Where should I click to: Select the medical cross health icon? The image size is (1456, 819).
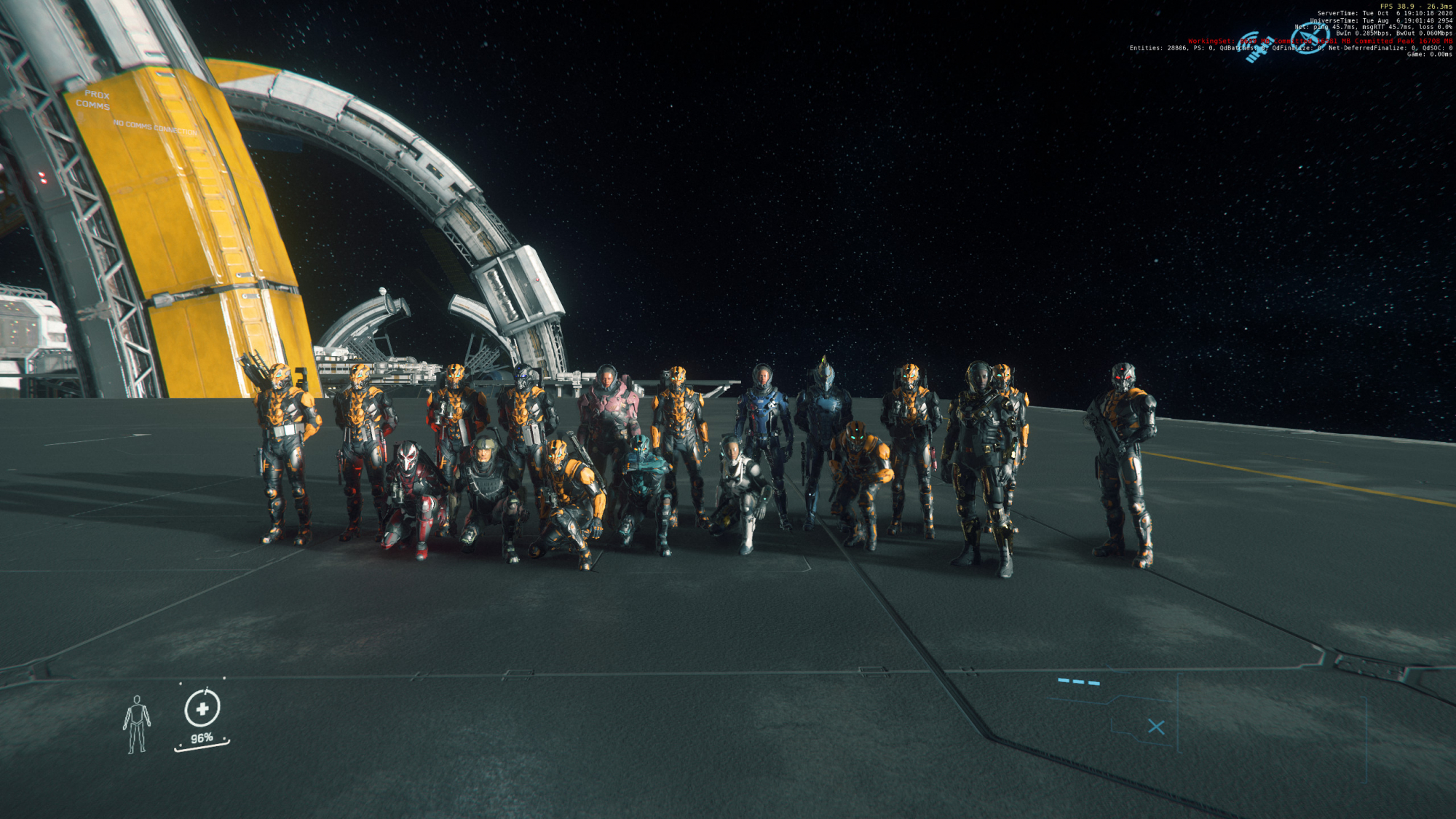[202, 708]
